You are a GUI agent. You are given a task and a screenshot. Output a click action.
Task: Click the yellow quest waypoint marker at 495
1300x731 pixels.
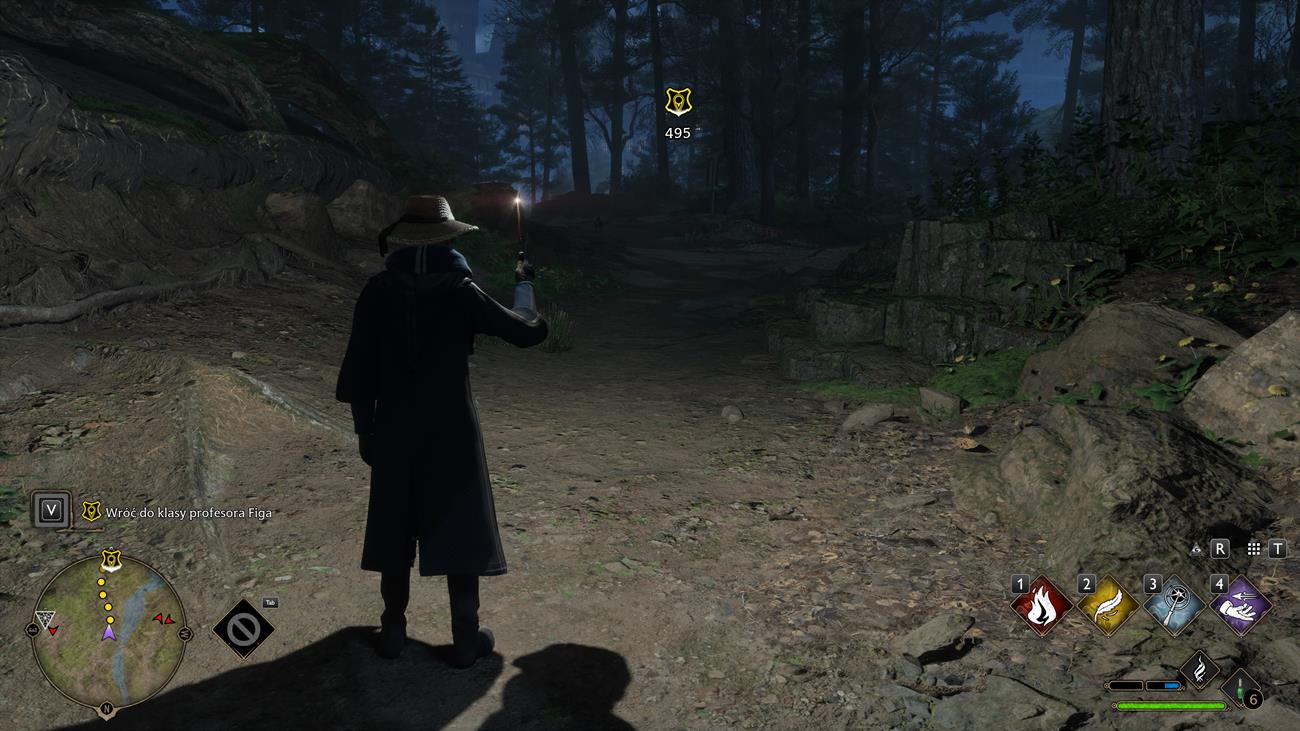678,102
